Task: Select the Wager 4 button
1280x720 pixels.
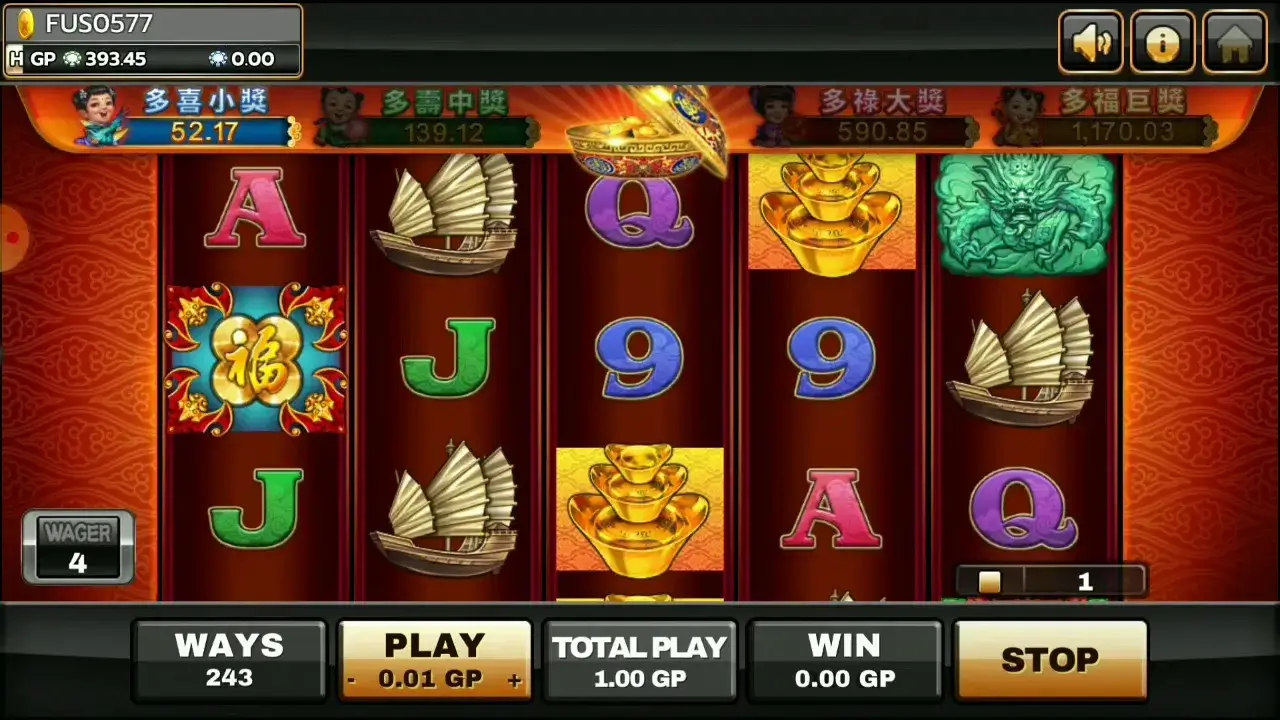Action: [78, 547]
